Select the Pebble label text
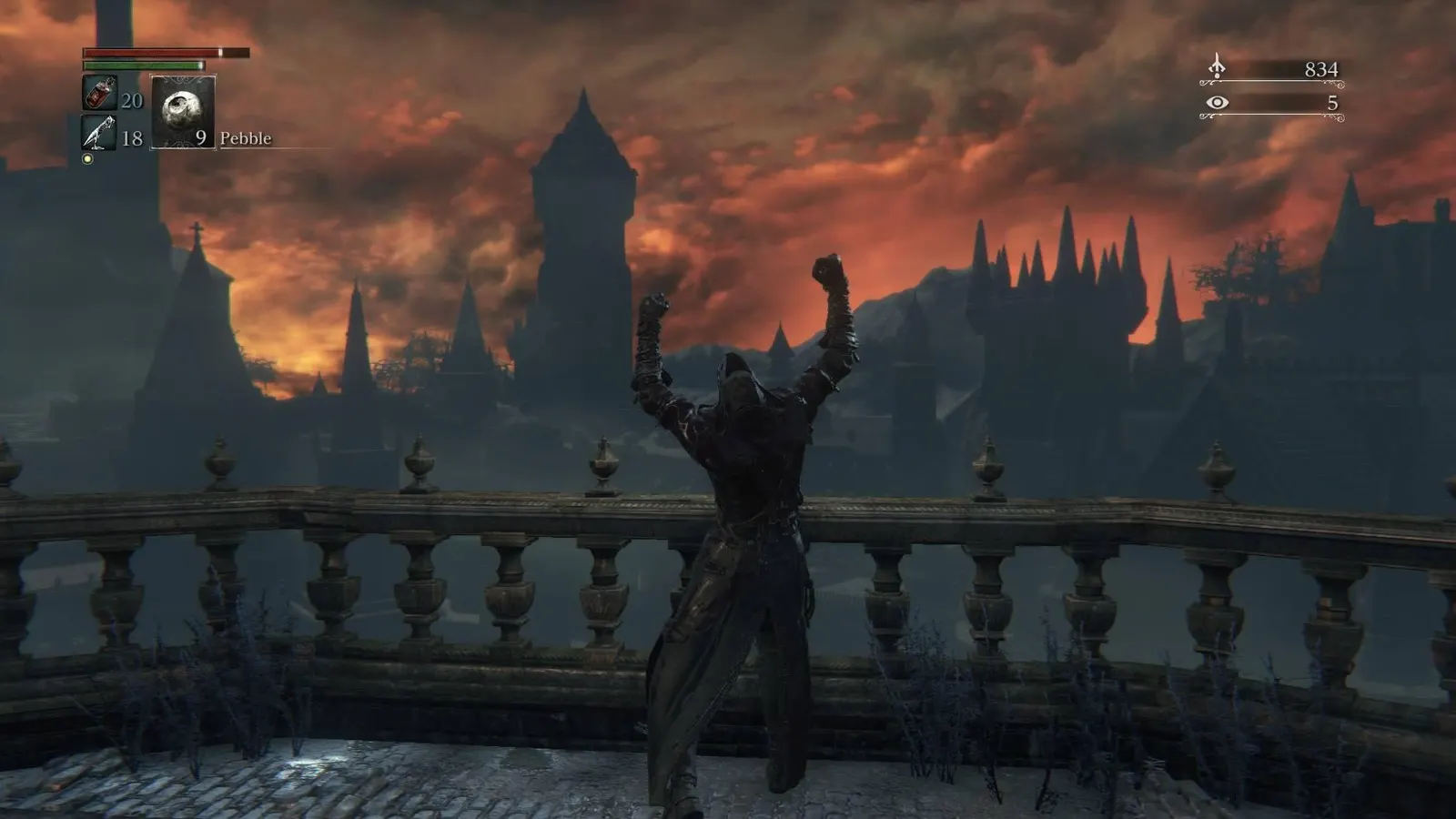 246,138
